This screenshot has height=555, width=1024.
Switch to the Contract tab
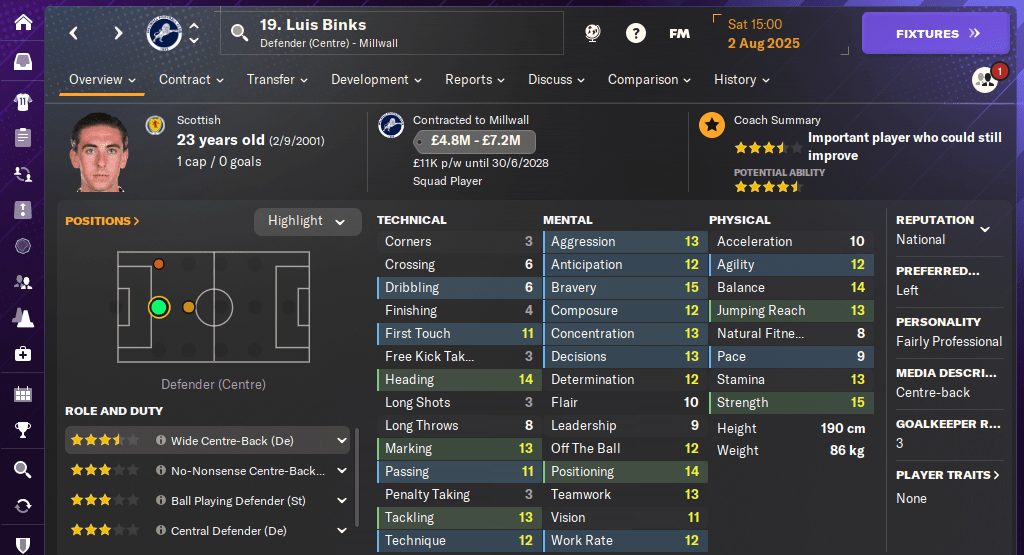tap(191, 80)
